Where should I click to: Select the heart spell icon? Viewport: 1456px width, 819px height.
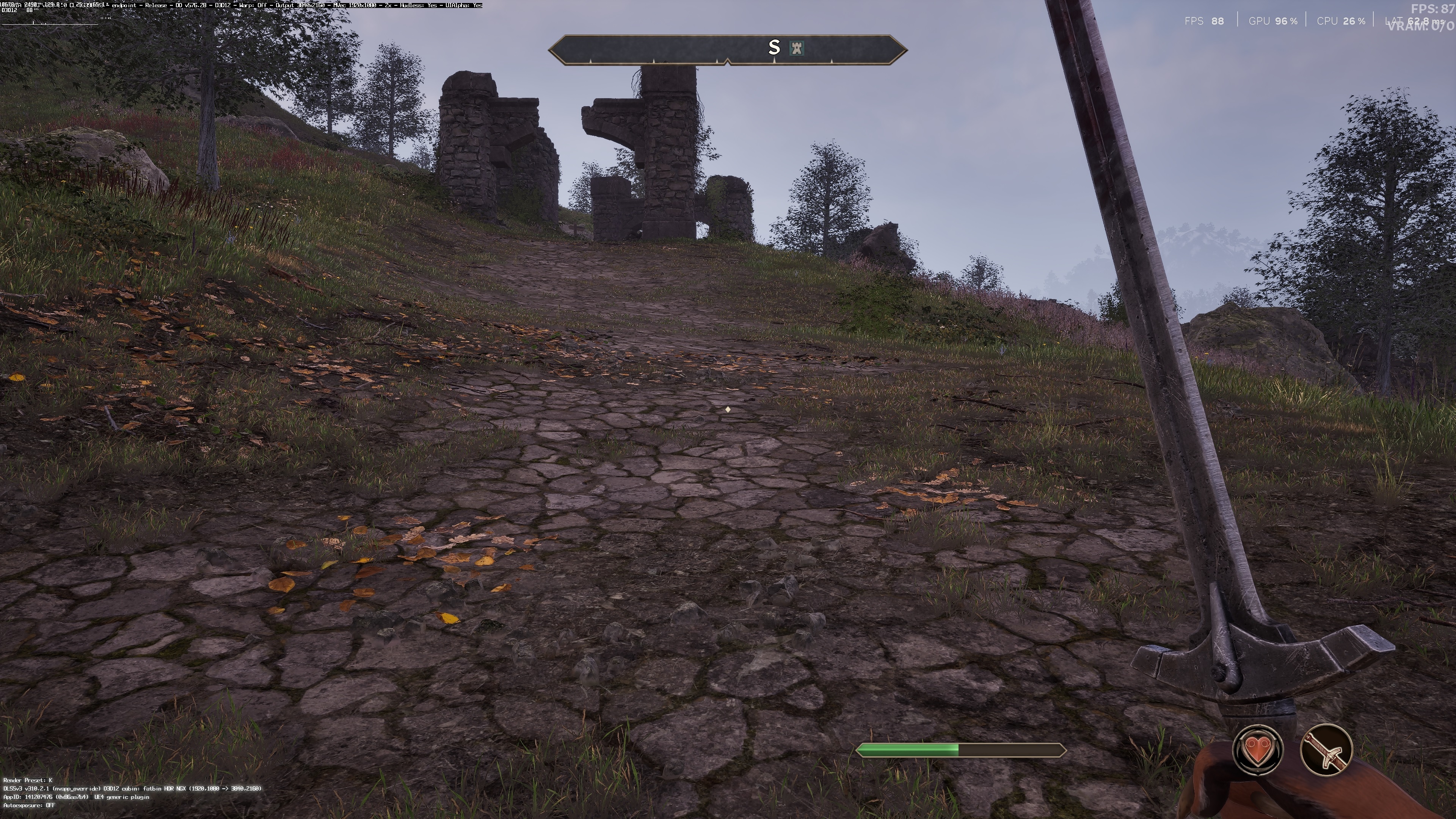1257,750
